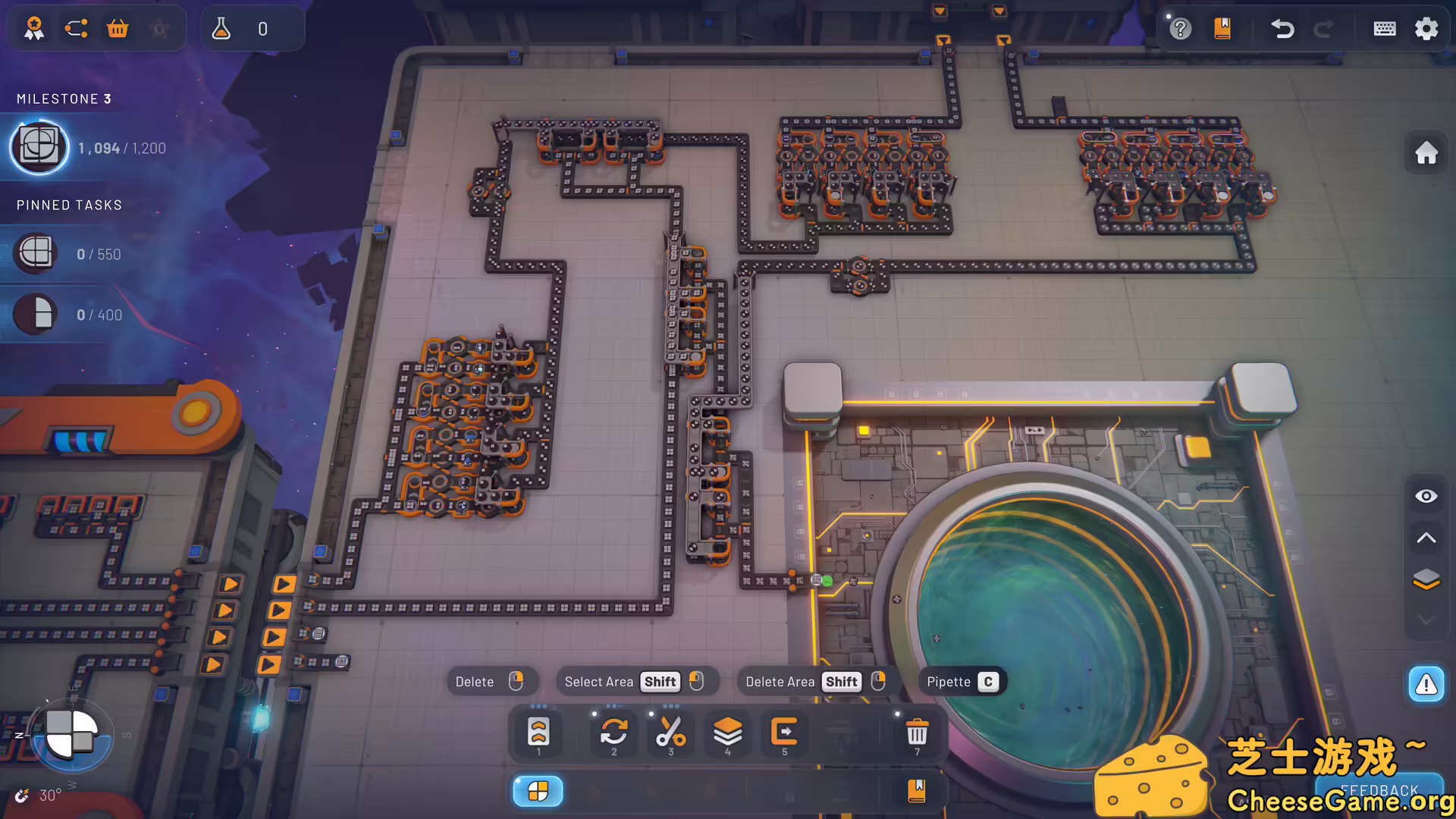The image size is (1456, 819).
Task: Open the settings gear
Action: (x=1426, y=29)
